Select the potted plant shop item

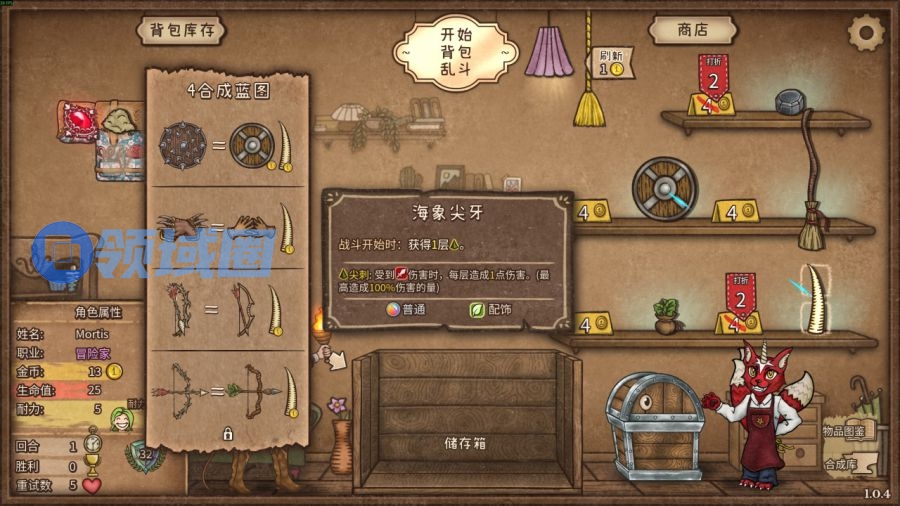pos(665,315)
